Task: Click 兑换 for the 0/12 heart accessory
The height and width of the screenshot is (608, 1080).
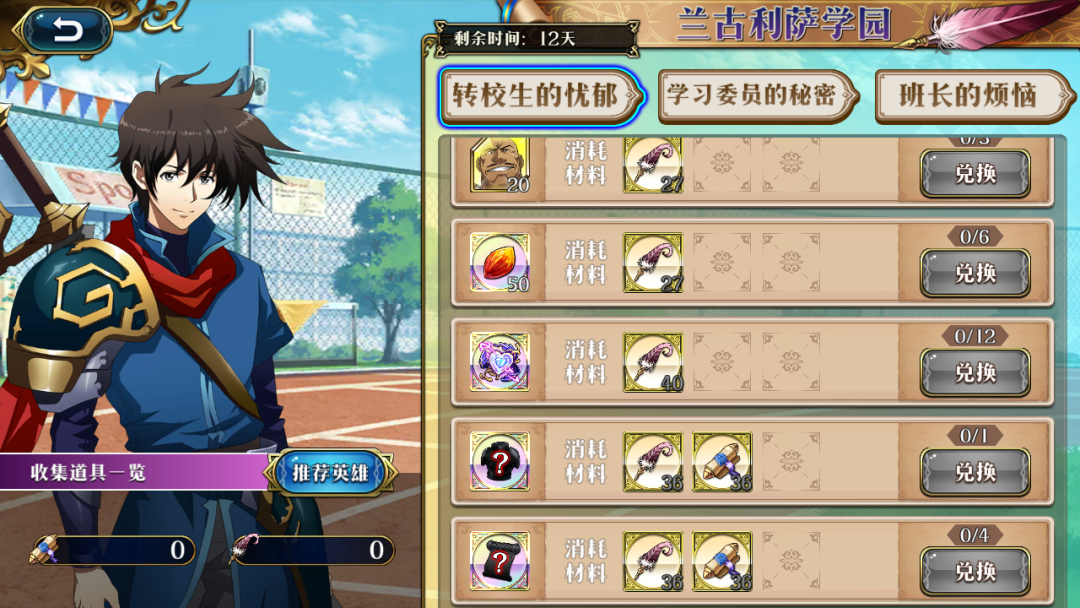Action: point(975,372)
